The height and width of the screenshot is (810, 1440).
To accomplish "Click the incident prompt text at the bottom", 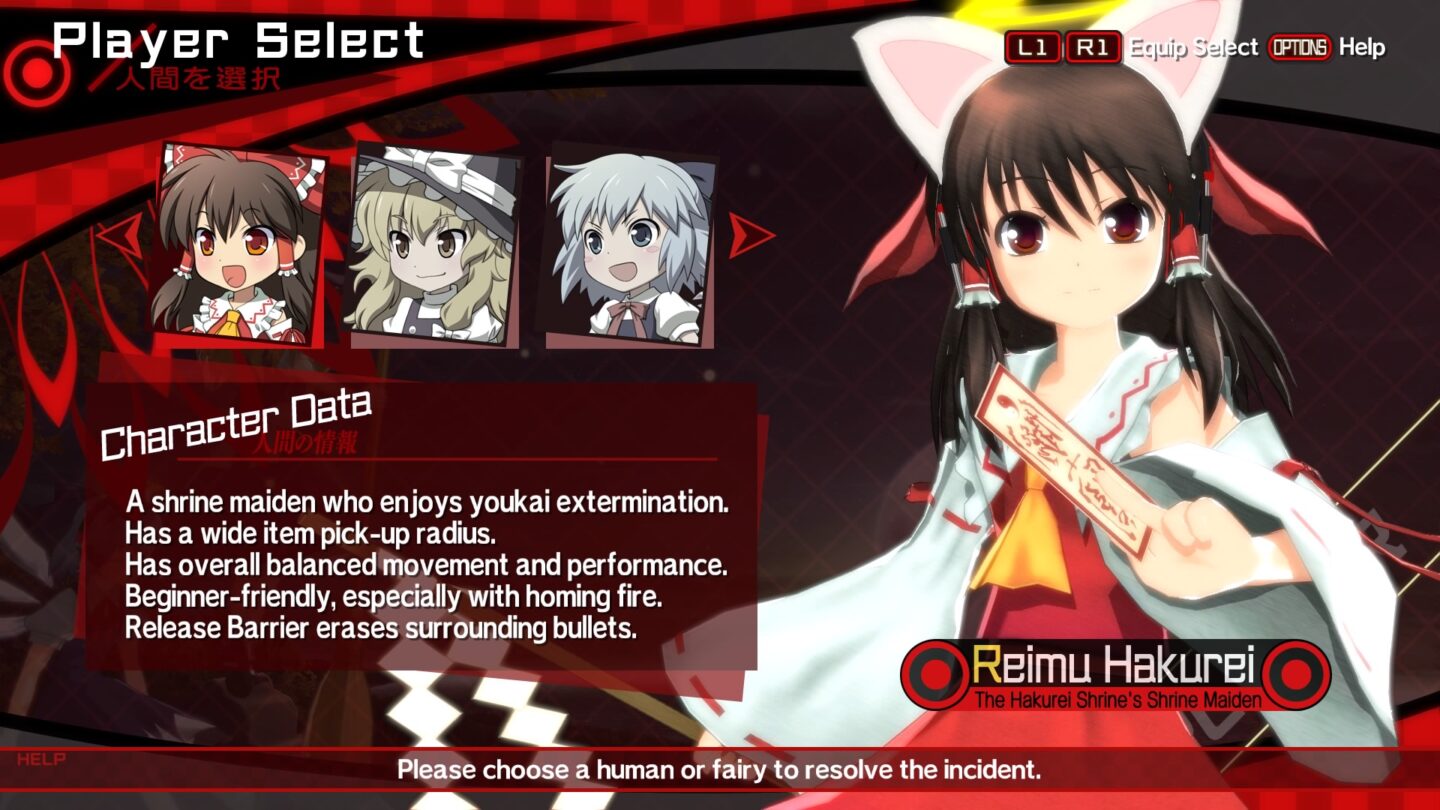I will (720, 769).
